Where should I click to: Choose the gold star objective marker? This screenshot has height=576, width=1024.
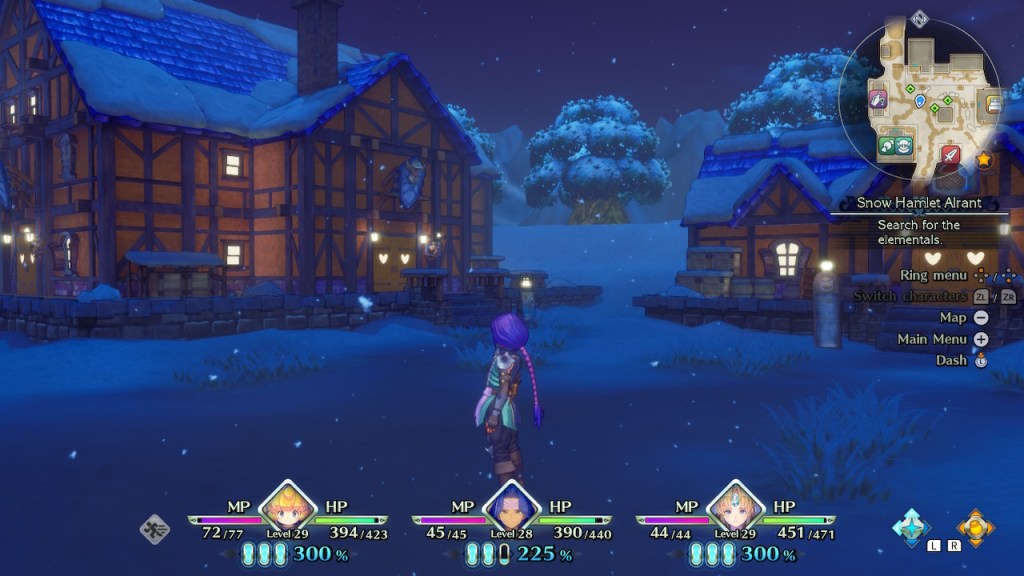coord(983,158)
